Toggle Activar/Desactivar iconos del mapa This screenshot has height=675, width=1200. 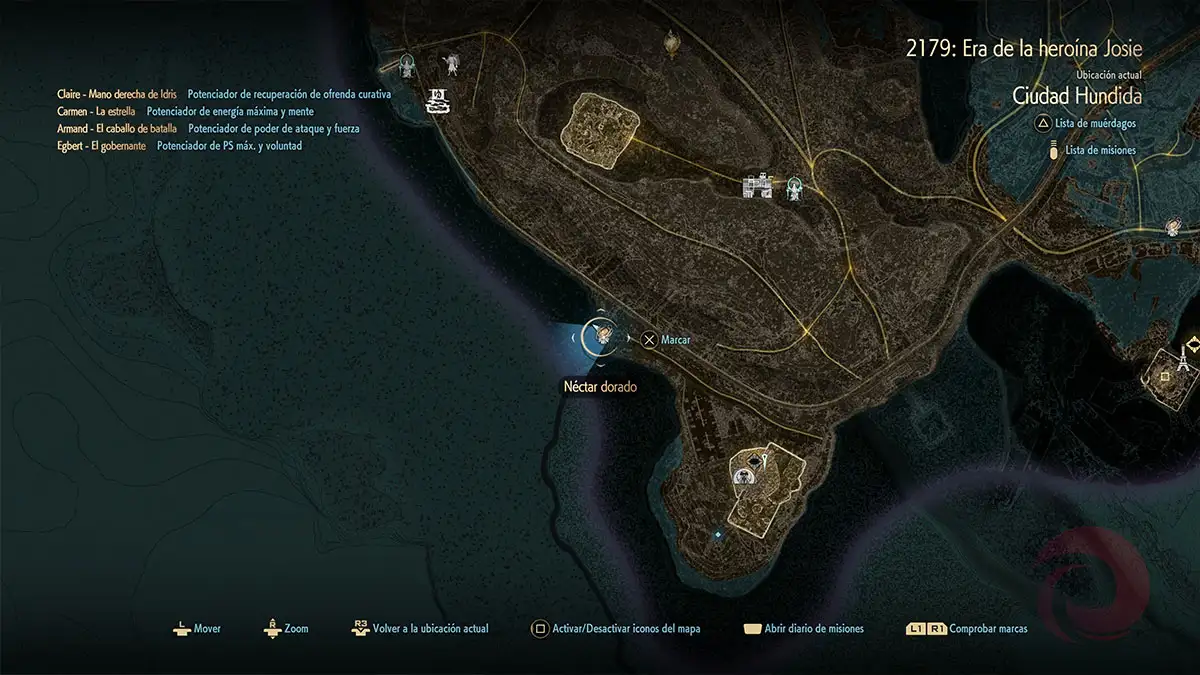point(616,629)
